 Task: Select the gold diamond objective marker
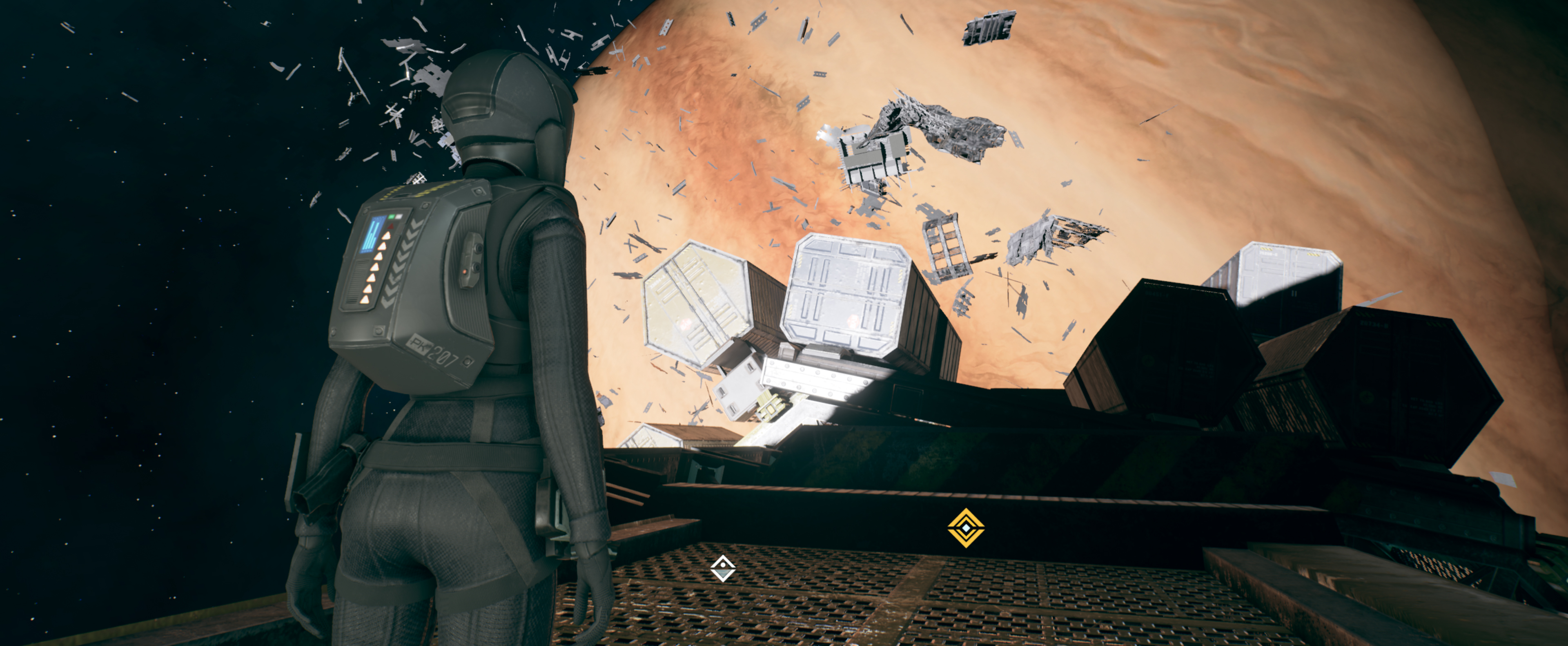(965, 527)
